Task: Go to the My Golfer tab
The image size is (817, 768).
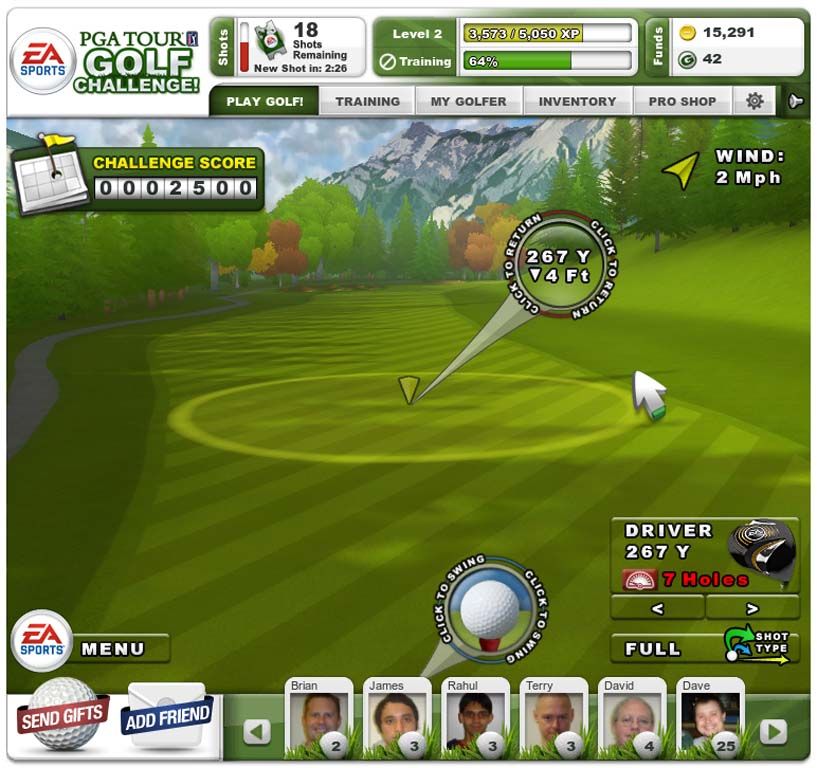Action: [x=468, y=101]
